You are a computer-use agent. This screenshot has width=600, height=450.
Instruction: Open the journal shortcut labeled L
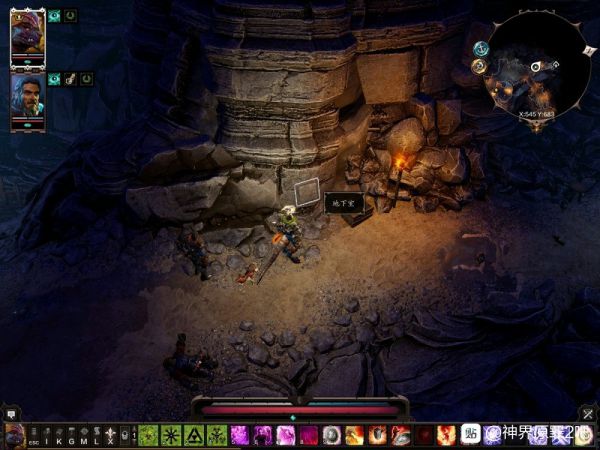pyautogui.click(x=97, y=436)
